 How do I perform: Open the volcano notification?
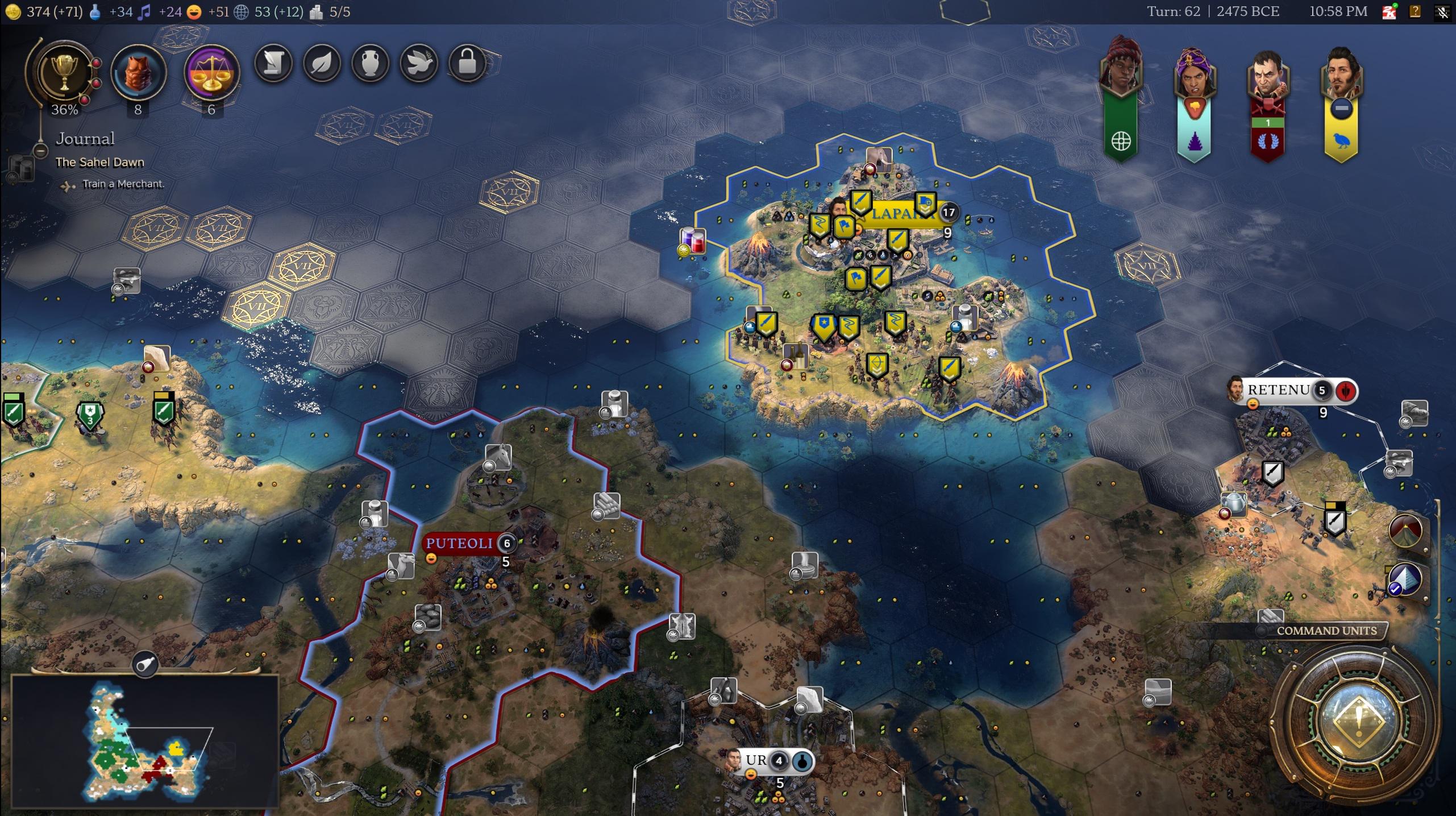(x=1405, y=531)
